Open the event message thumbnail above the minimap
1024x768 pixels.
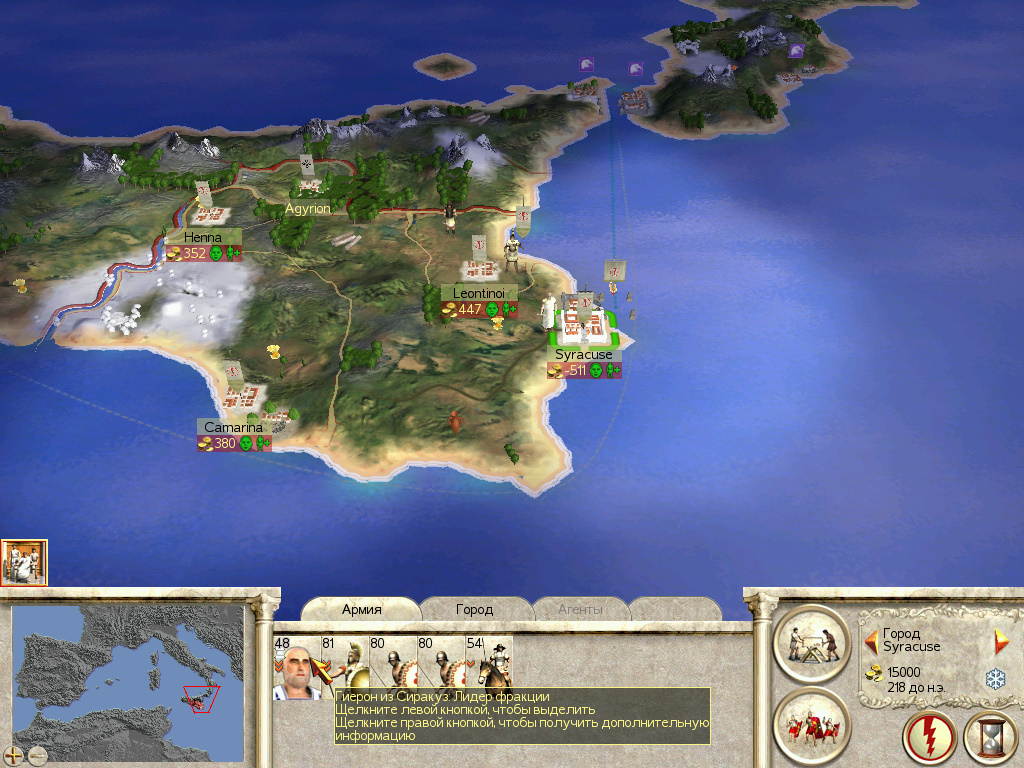coord(24,562)
